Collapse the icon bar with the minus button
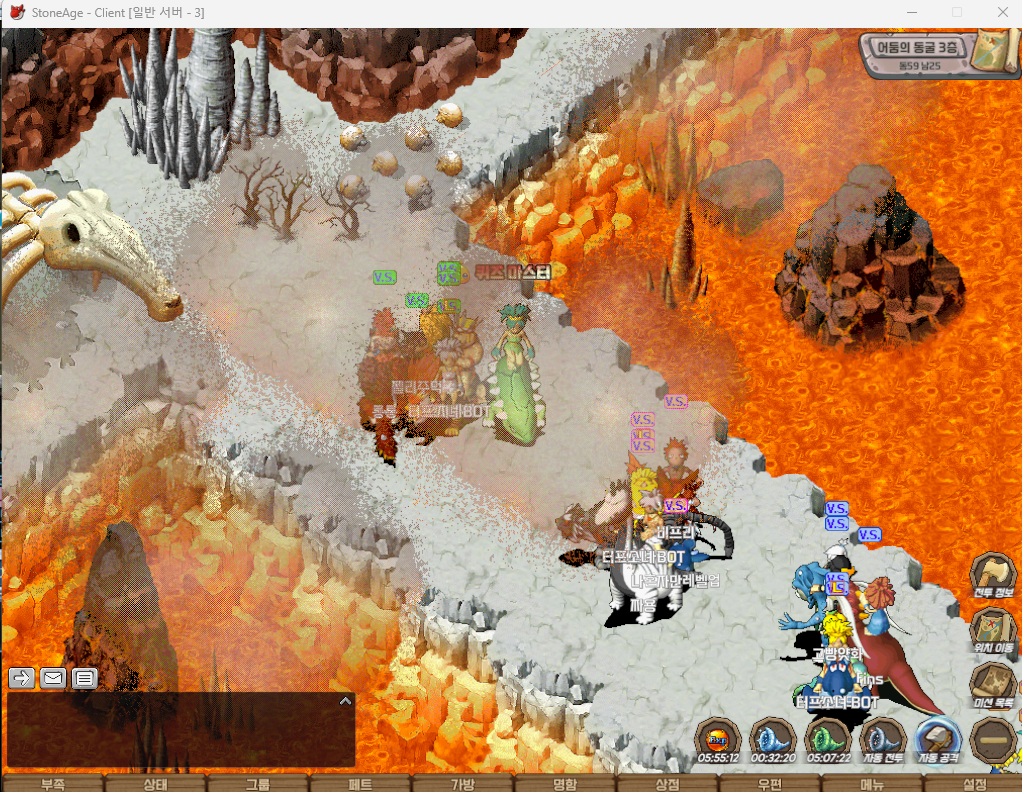 coord(993,741)
